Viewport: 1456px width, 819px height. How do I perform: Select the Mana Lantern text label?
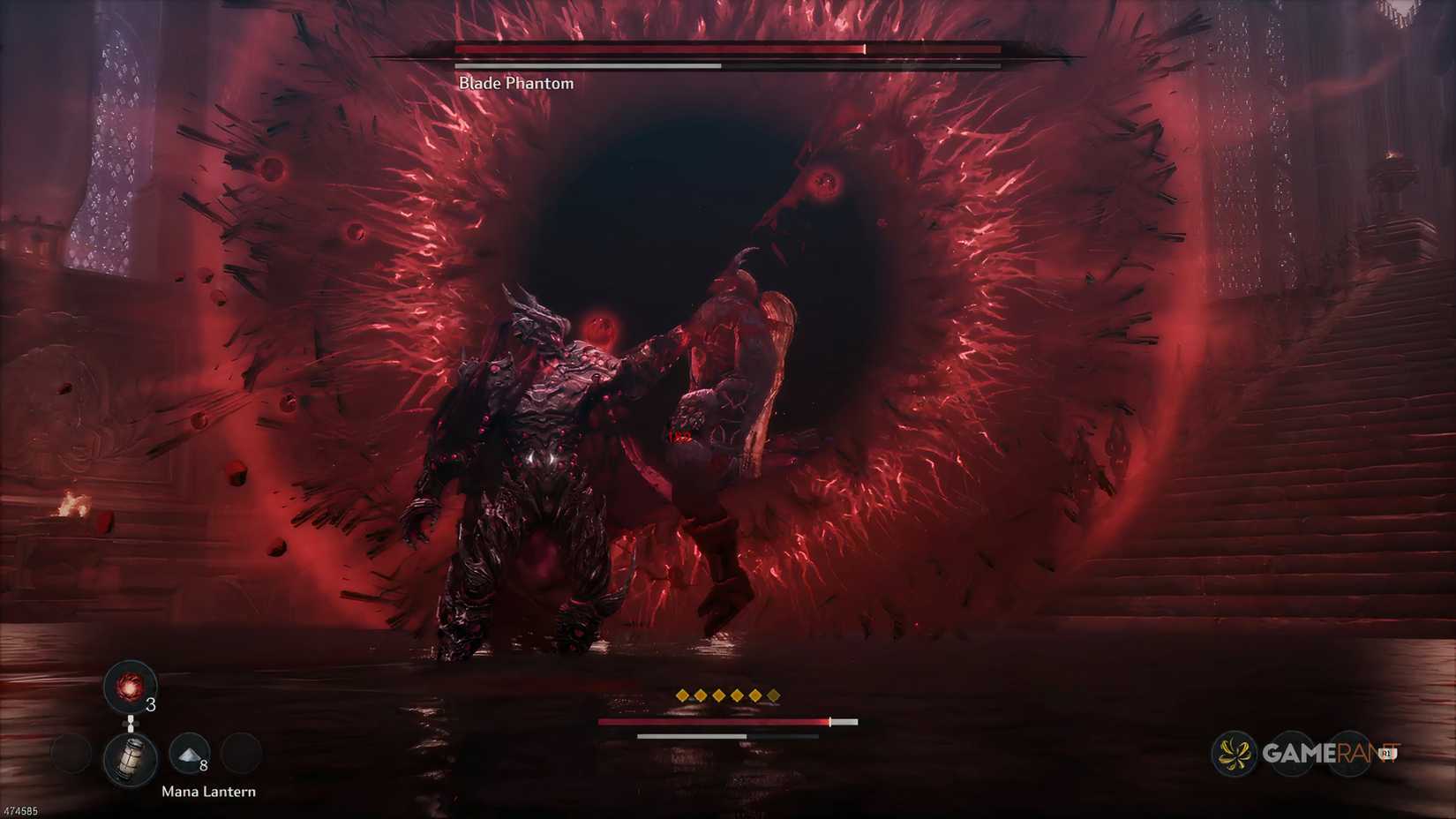tap(209, 792)
